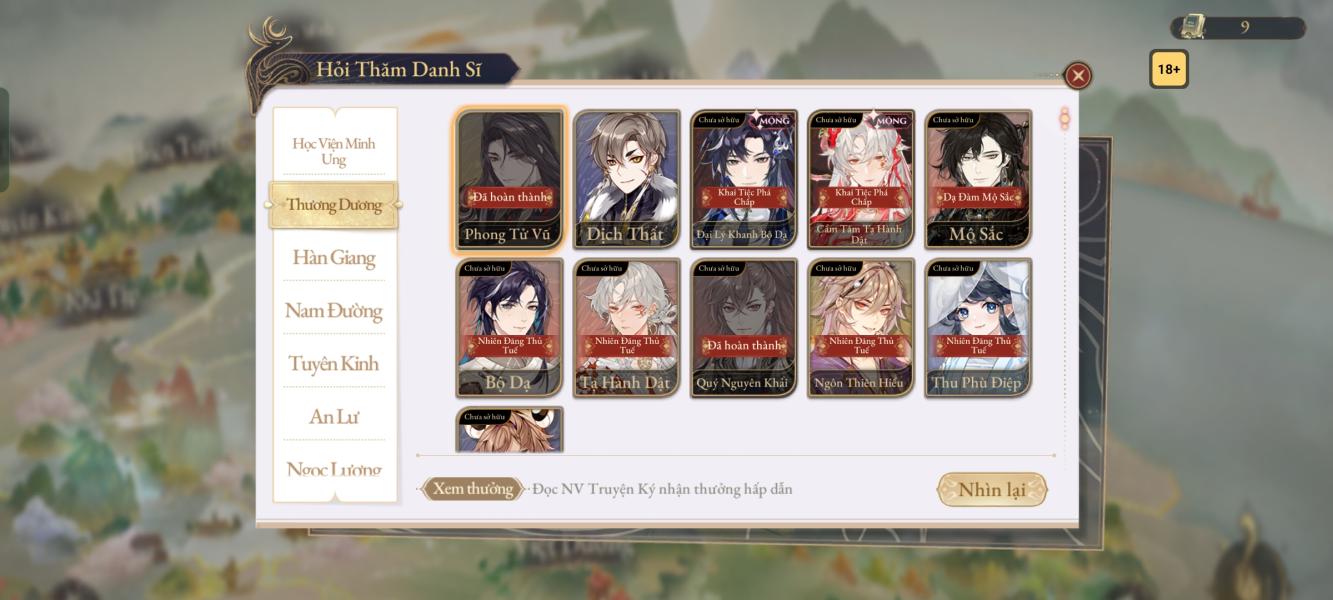The image size is (1333, 600).
Task: Close the Hỏi Thăm Danh Sĩ window
Action: (x=1077, y=76)
